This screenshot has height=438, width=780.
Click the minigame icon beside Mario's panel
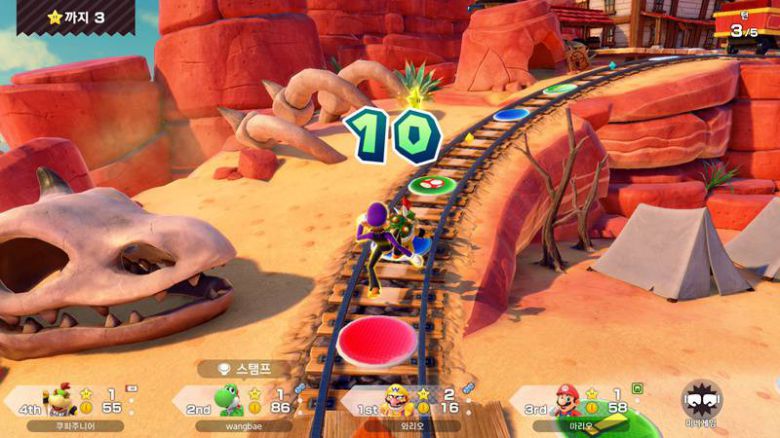[702, 403]
